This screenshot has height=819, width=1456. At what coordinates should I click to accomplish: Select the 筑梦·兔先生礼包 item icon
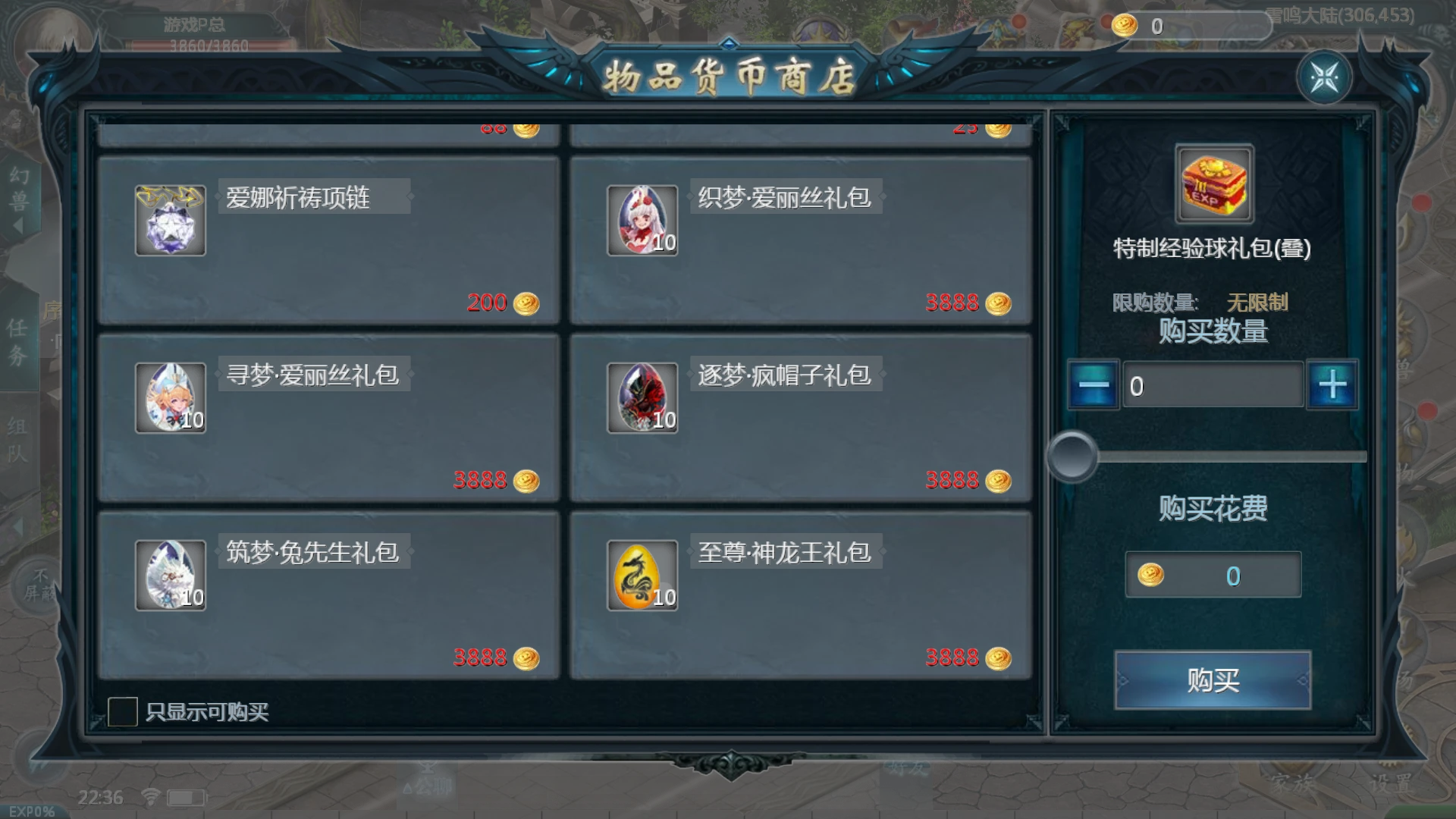coord(170,574)
